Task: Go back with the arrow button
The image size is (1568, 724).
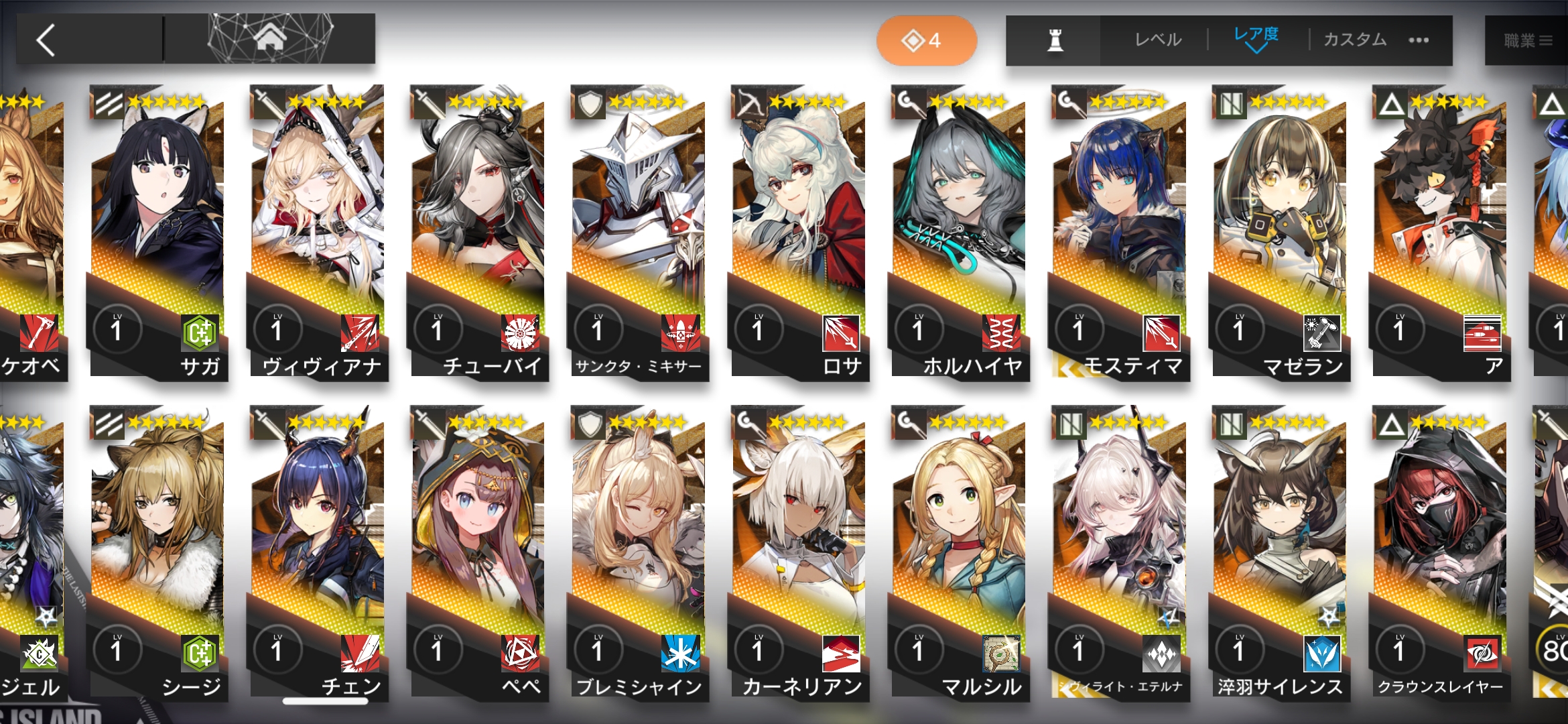Action: click(46, 40)
